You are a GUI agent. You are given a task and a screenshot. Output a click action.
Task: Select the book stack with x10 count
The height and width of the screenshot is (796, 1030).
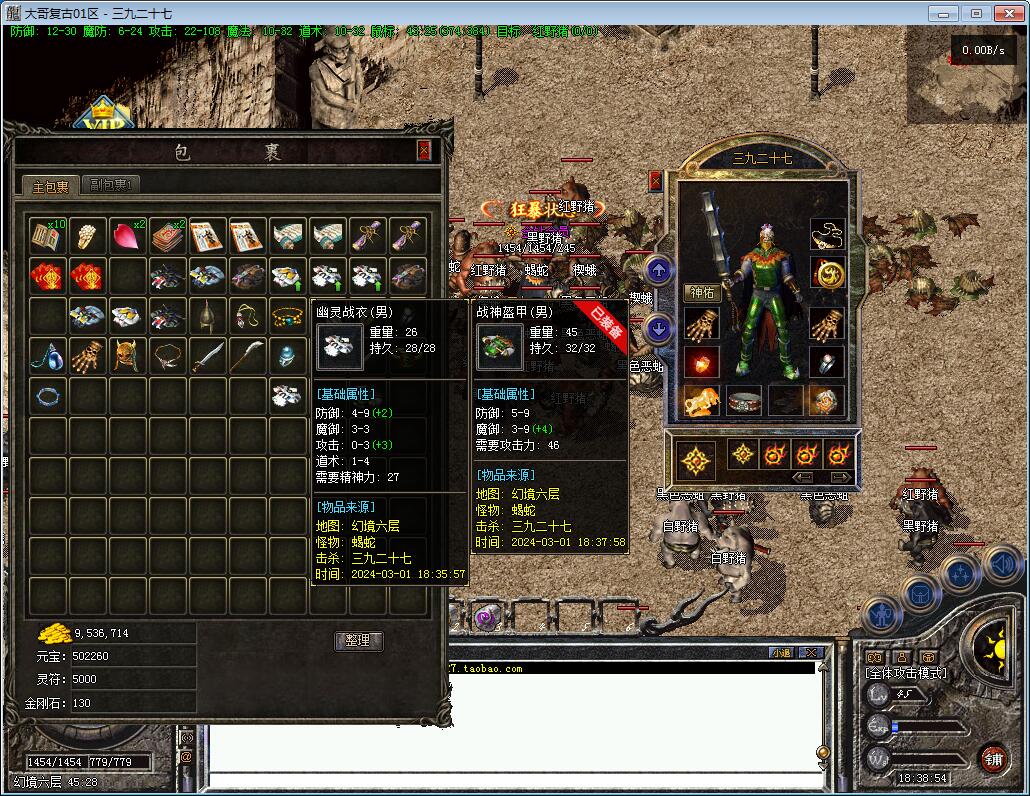coord(48,236)
